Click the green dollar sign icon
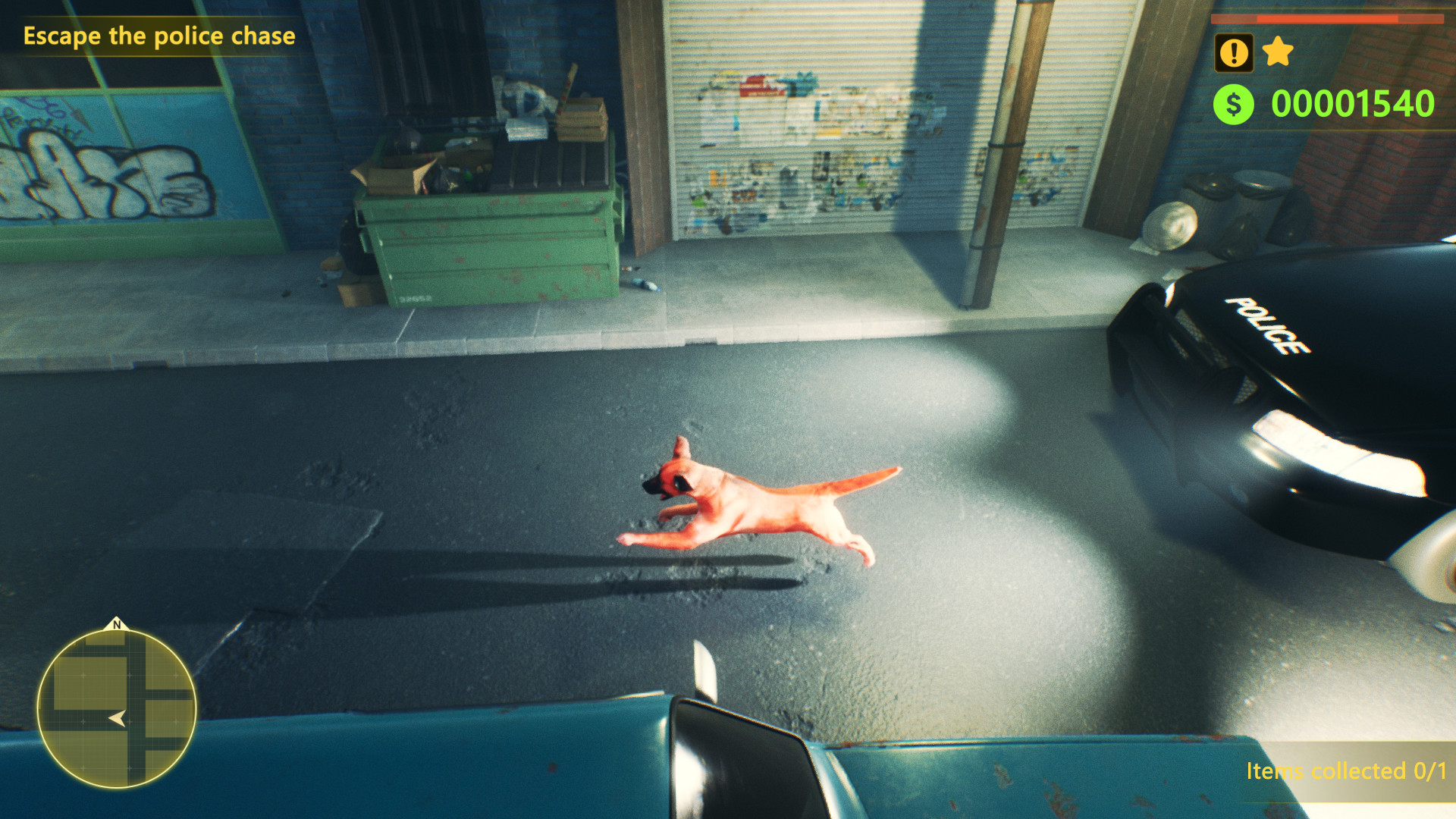The width and height of the screenshot is (1456, 819). (x=1234, y=104)
